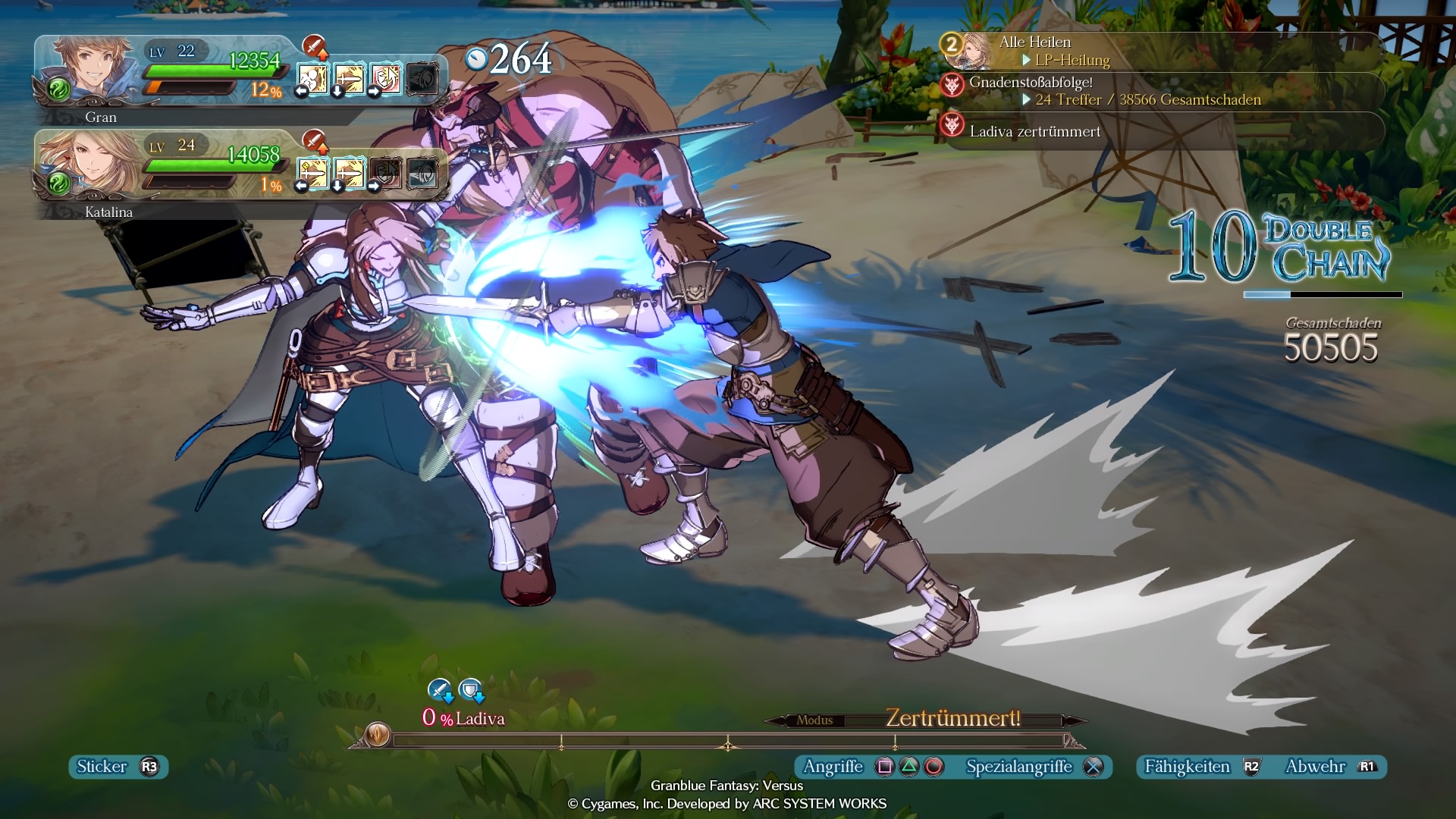Activate Gran's red shield skill icon
This screenshot has width=1456, height=819.
tap(385, 79)
